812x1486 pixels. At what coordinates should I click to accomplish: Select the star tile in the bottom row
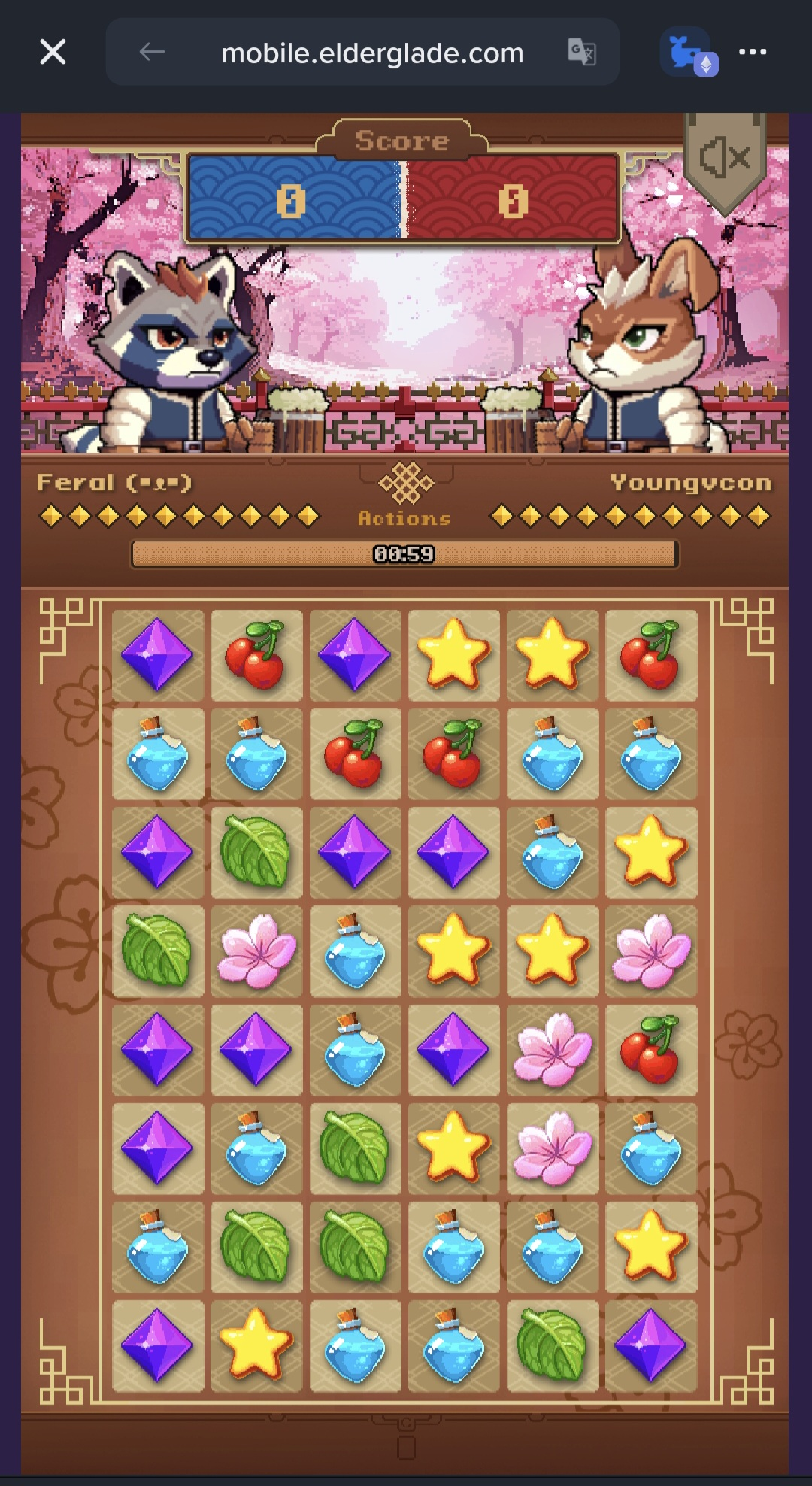(256, 1345)
